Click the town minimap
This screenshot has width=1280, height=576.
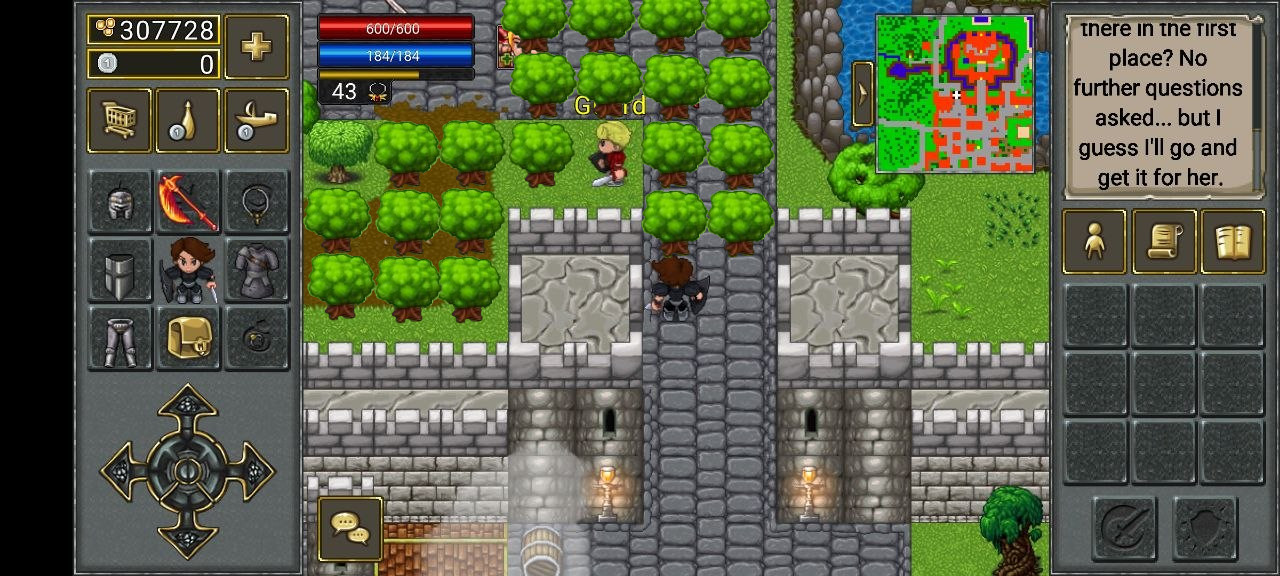(955, 94)
